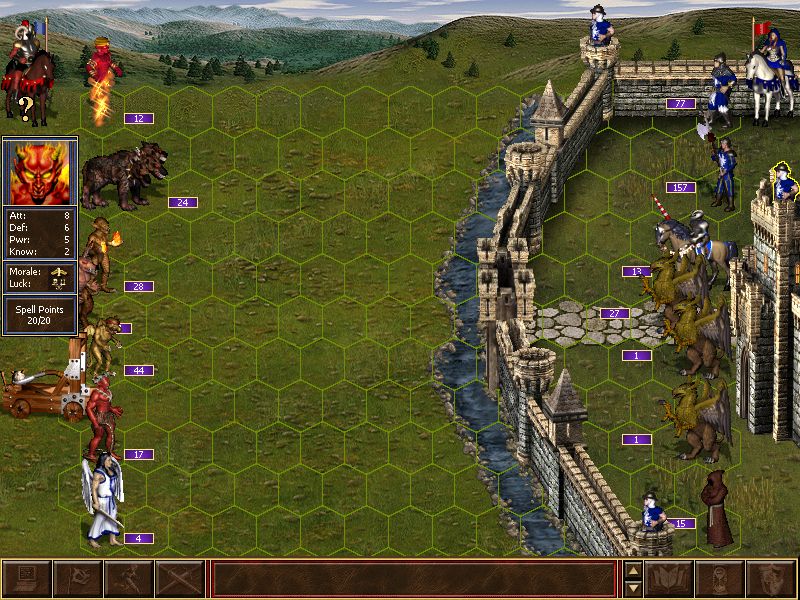Retreat from combat using the running figure button
This screenshot has width=800, height=600.
[129, 579]
